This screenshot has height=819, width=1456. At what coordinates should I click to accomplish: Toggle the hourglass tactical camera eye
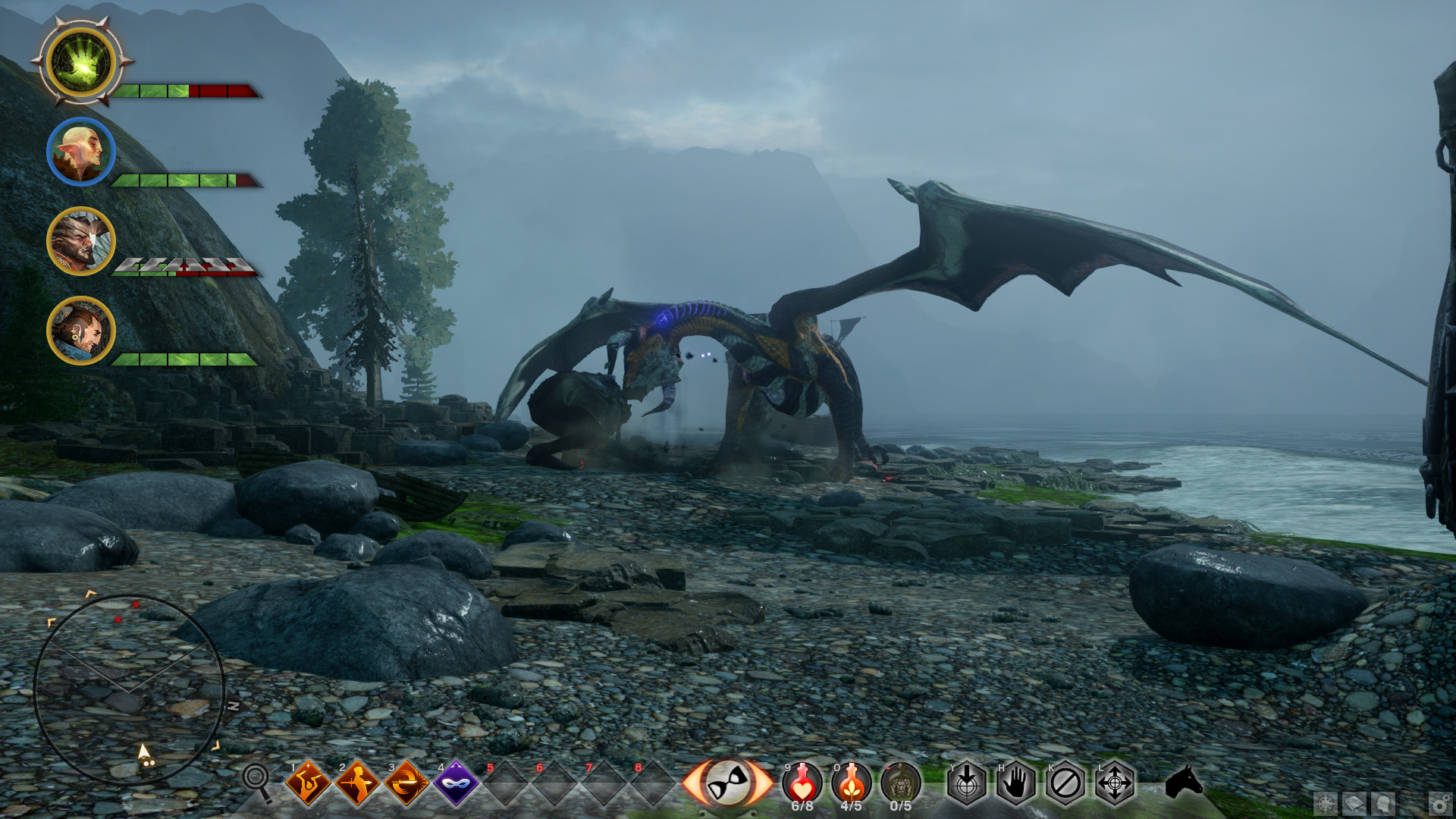[728, 783]
